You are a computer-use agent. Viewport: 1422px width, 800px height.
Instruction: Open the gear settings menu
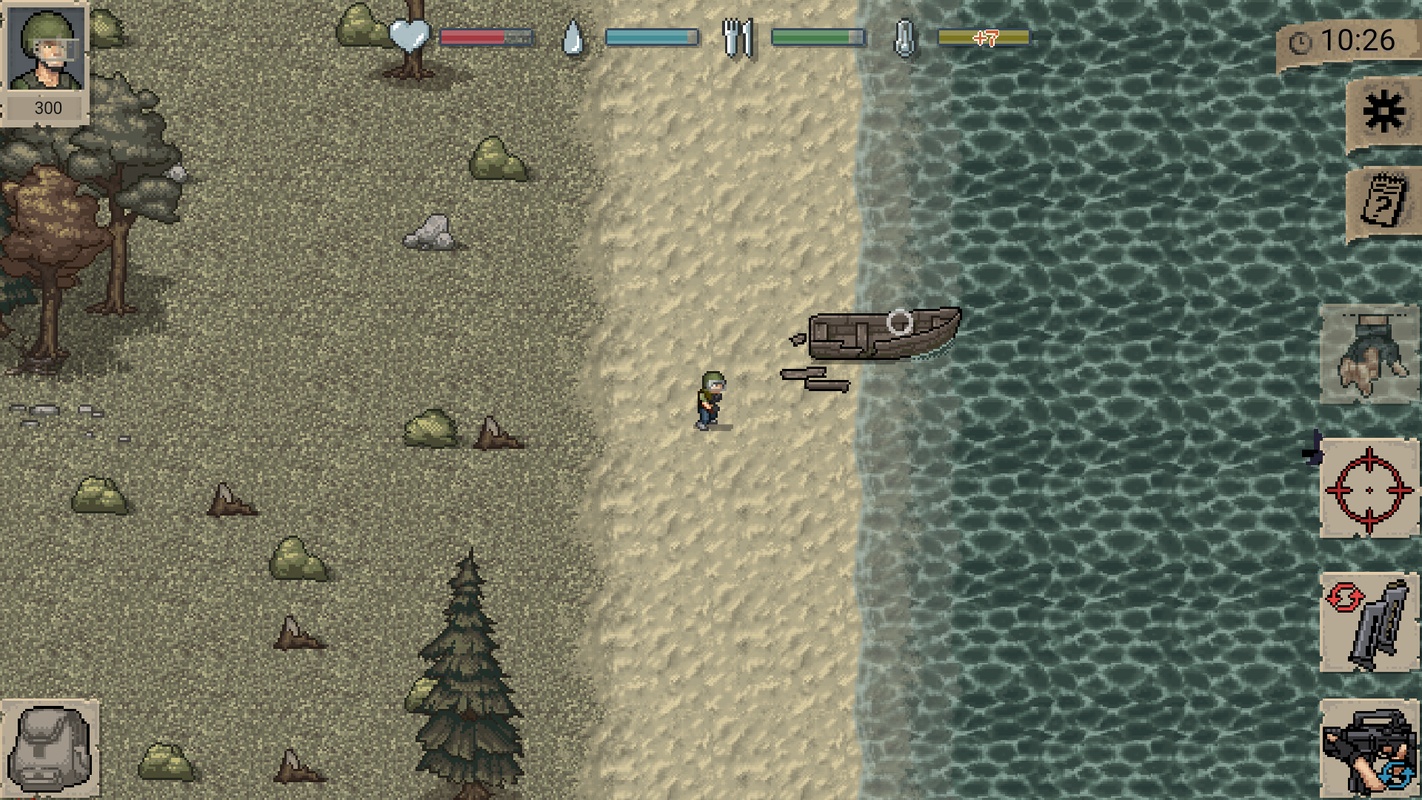click(x=1383, y=115)
